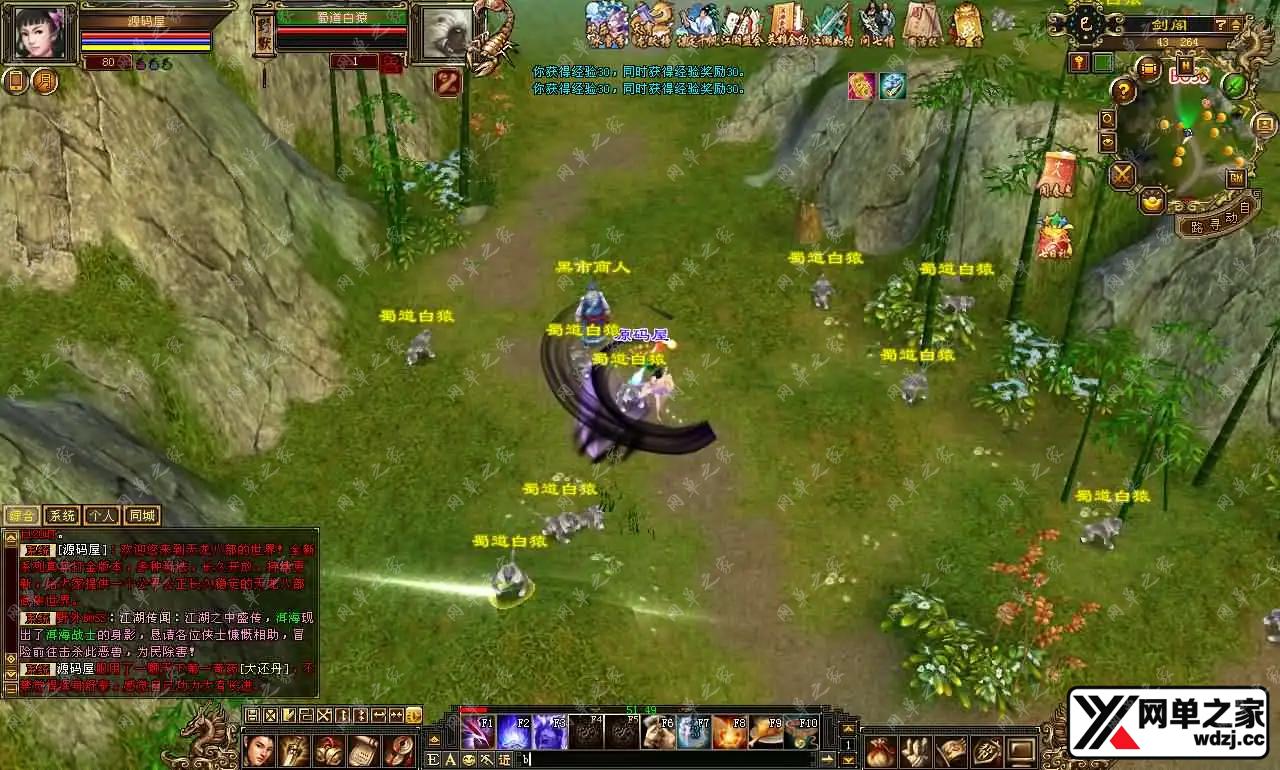
Task: Click the minimap magnifier button
Action: click(x=1107, y=119)
